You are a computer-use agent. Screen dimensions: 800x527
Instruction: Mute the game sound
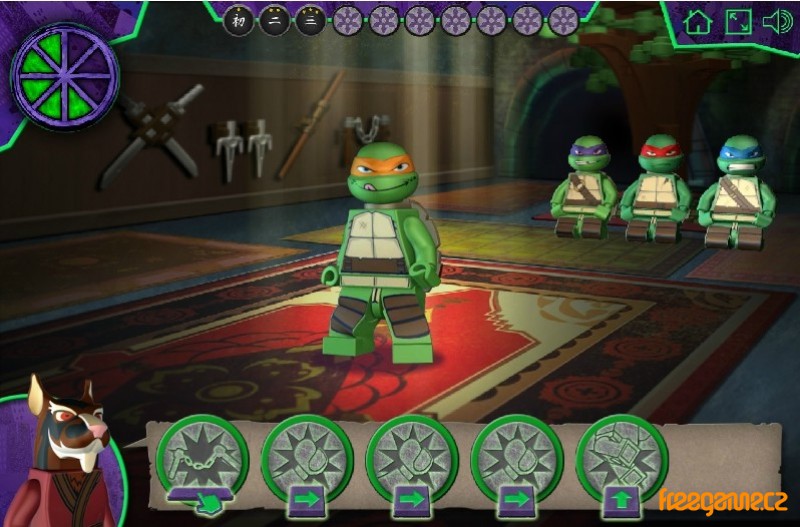pos(777,22)
